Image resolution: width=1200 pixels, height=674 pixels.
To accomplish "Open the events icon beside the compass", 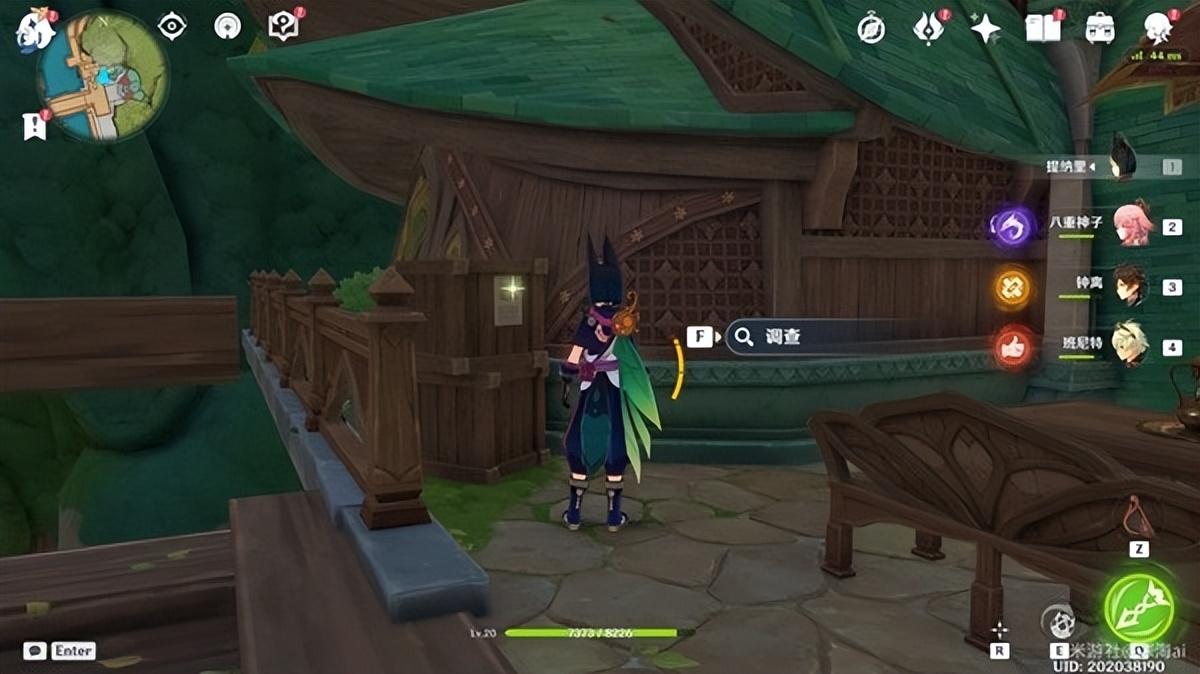I will click(928, 29).
